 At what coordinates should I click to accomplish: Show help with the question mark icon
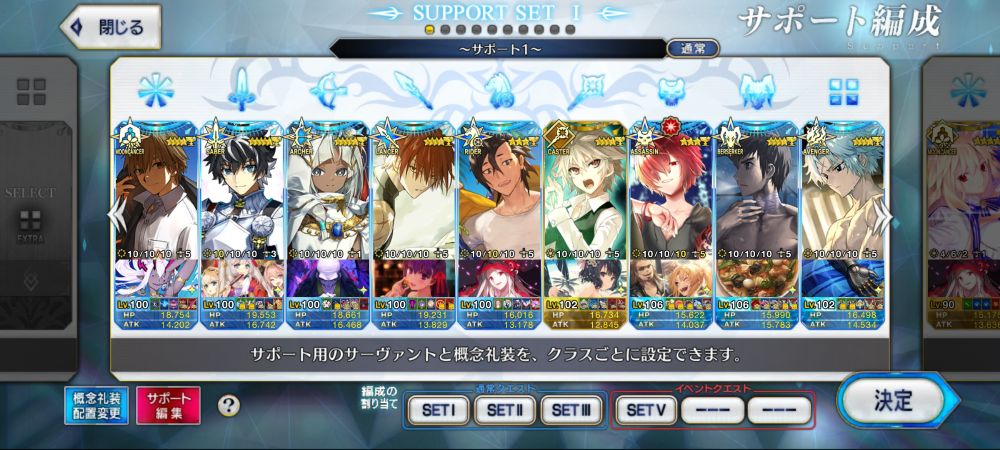(x=229, y=405)
